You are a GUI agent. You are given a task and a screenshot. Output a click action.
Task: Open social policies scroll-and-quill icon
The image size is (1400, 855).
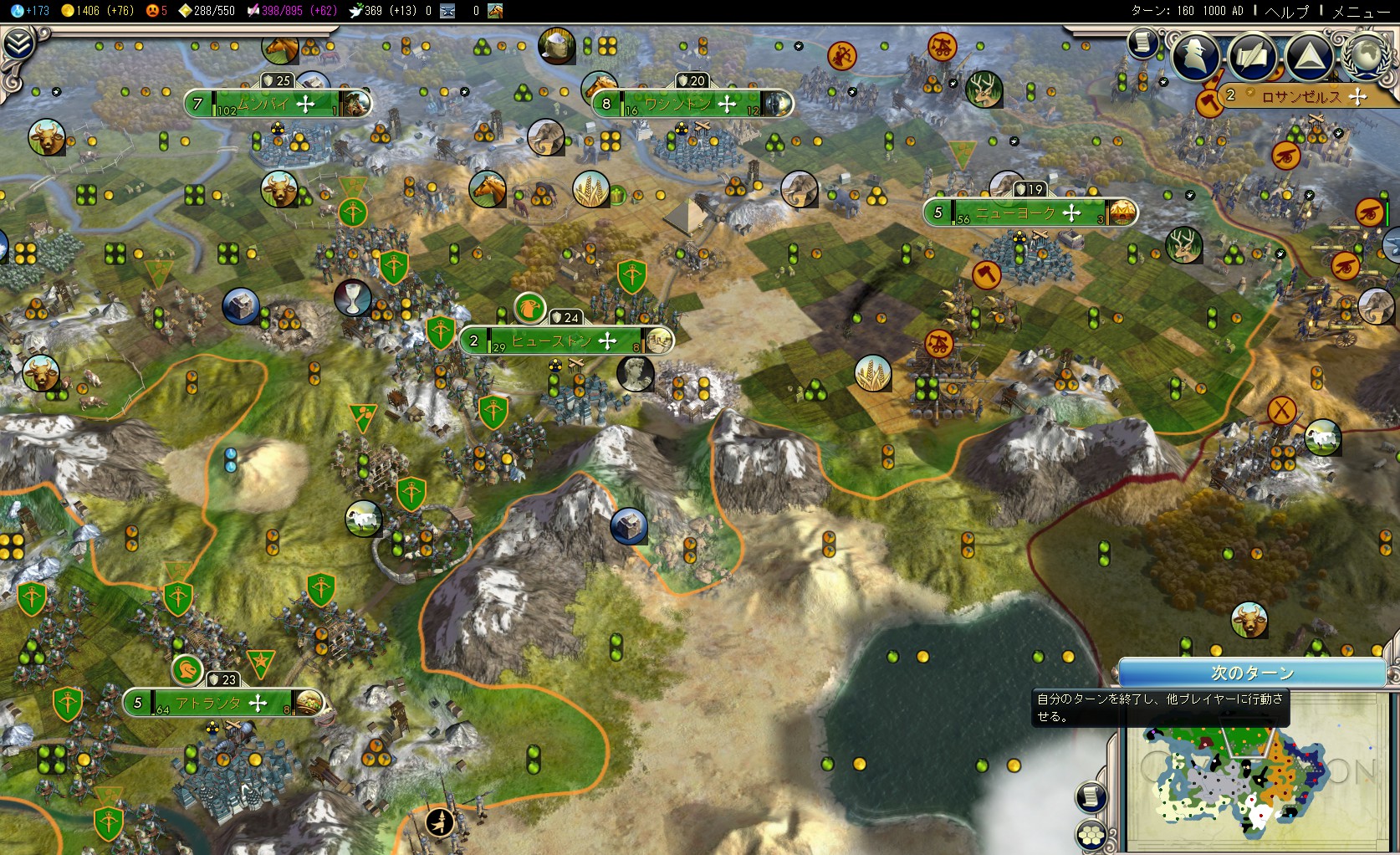(x=1252, y=55)
